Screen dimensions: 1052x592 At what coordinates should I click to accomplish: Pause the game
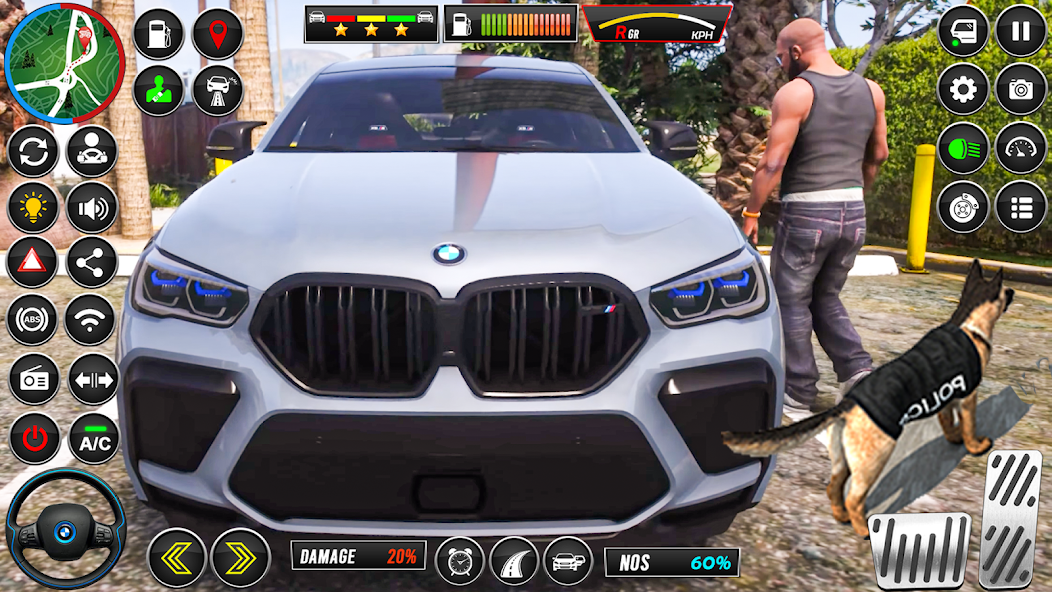(x=1020, y=31)
